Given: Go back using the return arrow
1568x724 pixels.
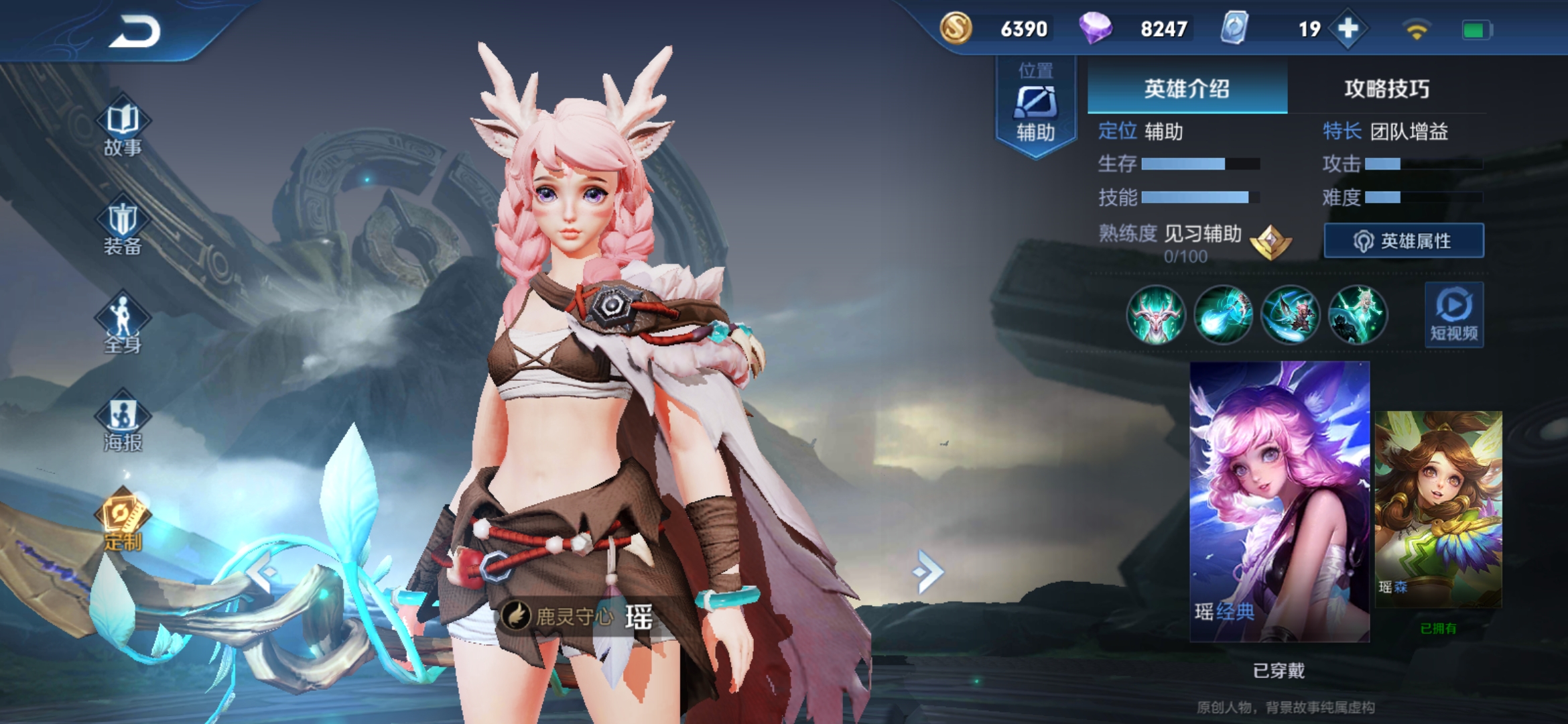Looking at the screenshot, I should [135, 32].
